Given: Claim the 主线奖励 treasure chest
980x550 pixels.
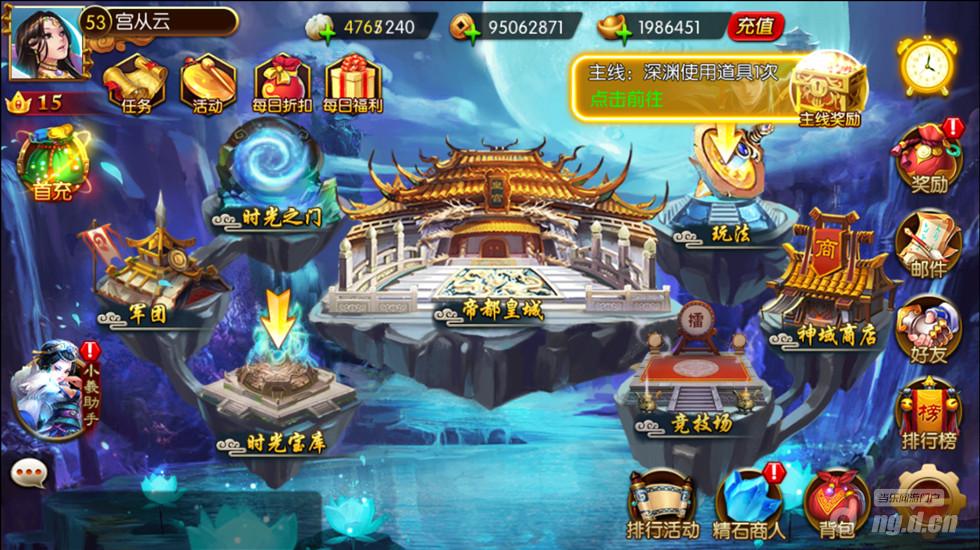Looking at the screenshot, I should 828,88.
